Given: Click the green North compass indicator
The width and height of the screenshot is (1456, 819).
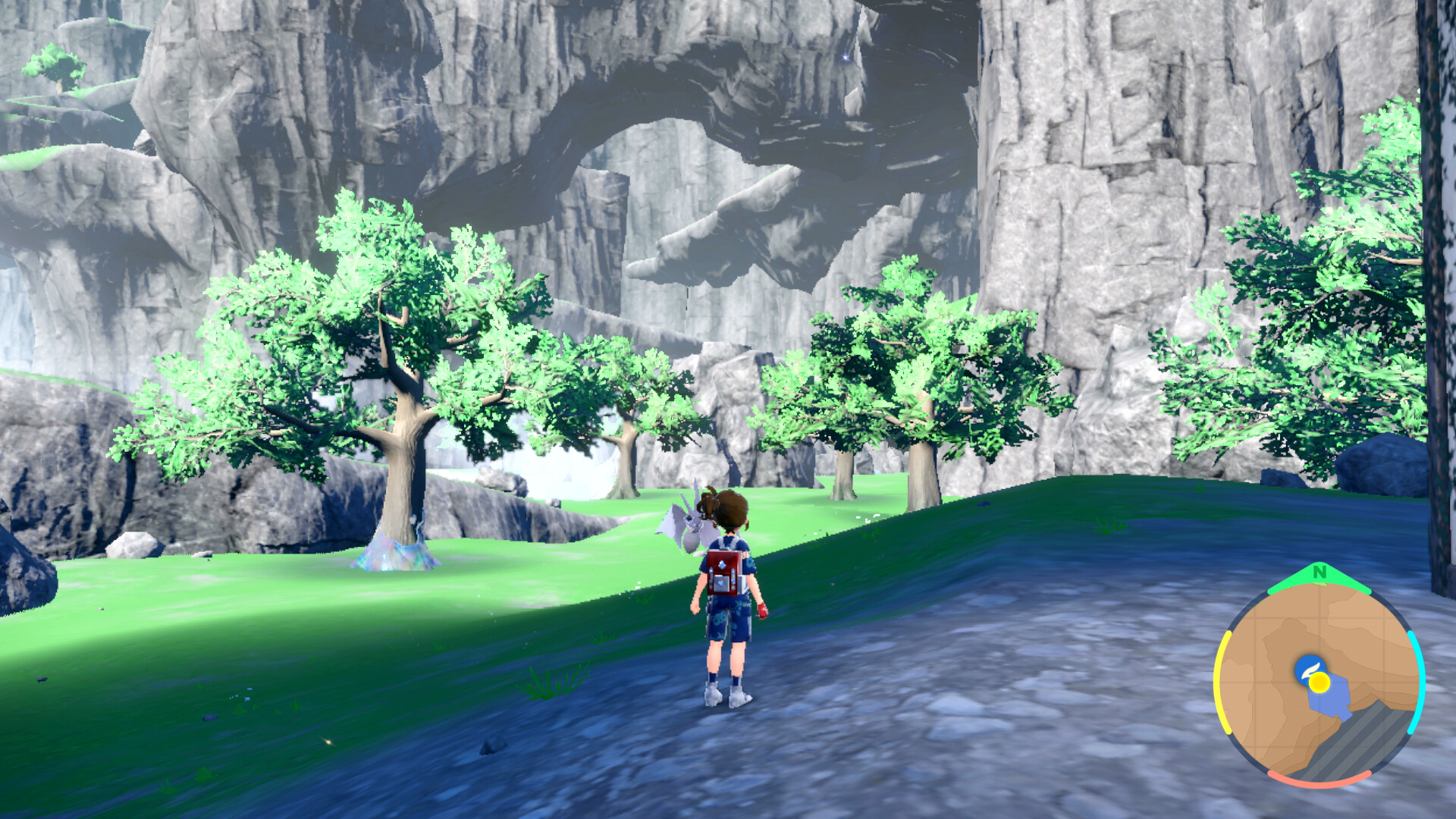Looking at the screenshot, I should pos(1319,573).
